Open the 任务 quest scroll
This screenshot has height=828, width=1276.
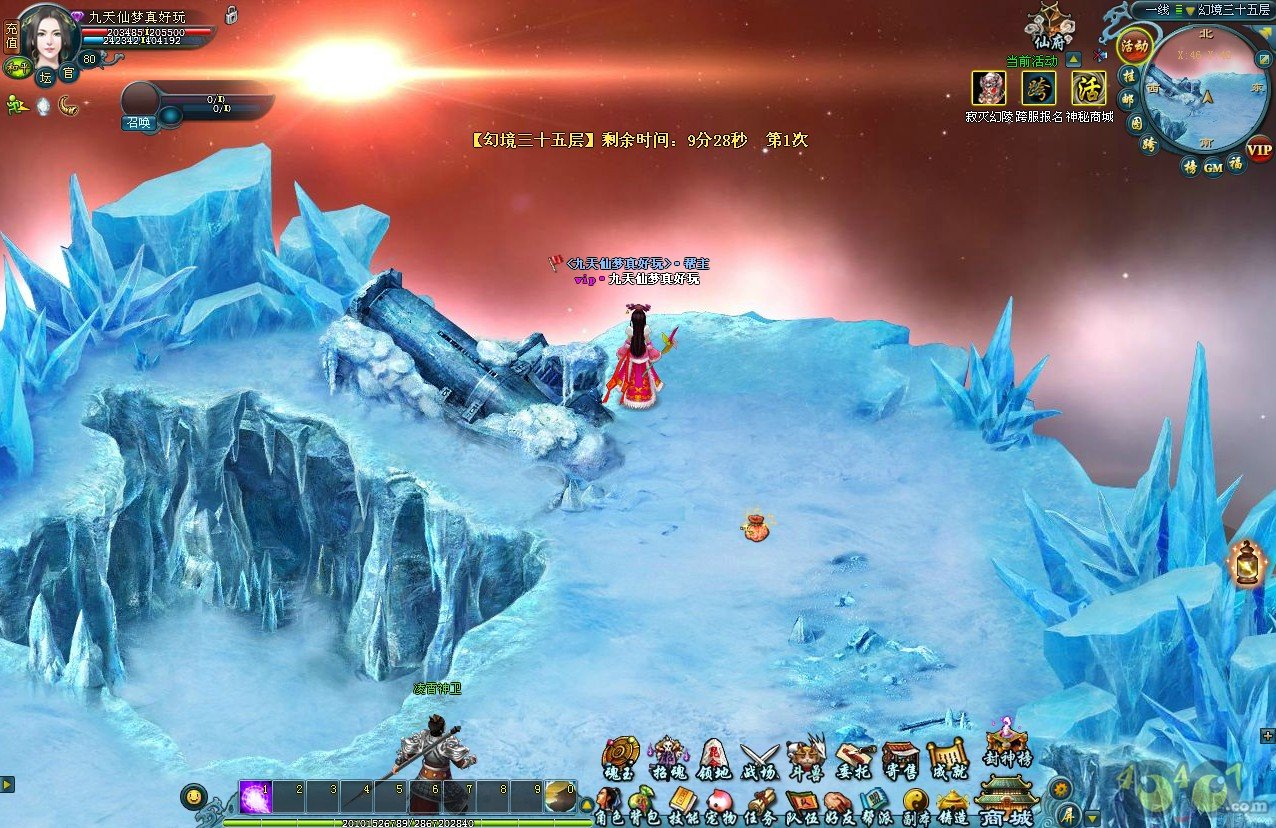761,805
